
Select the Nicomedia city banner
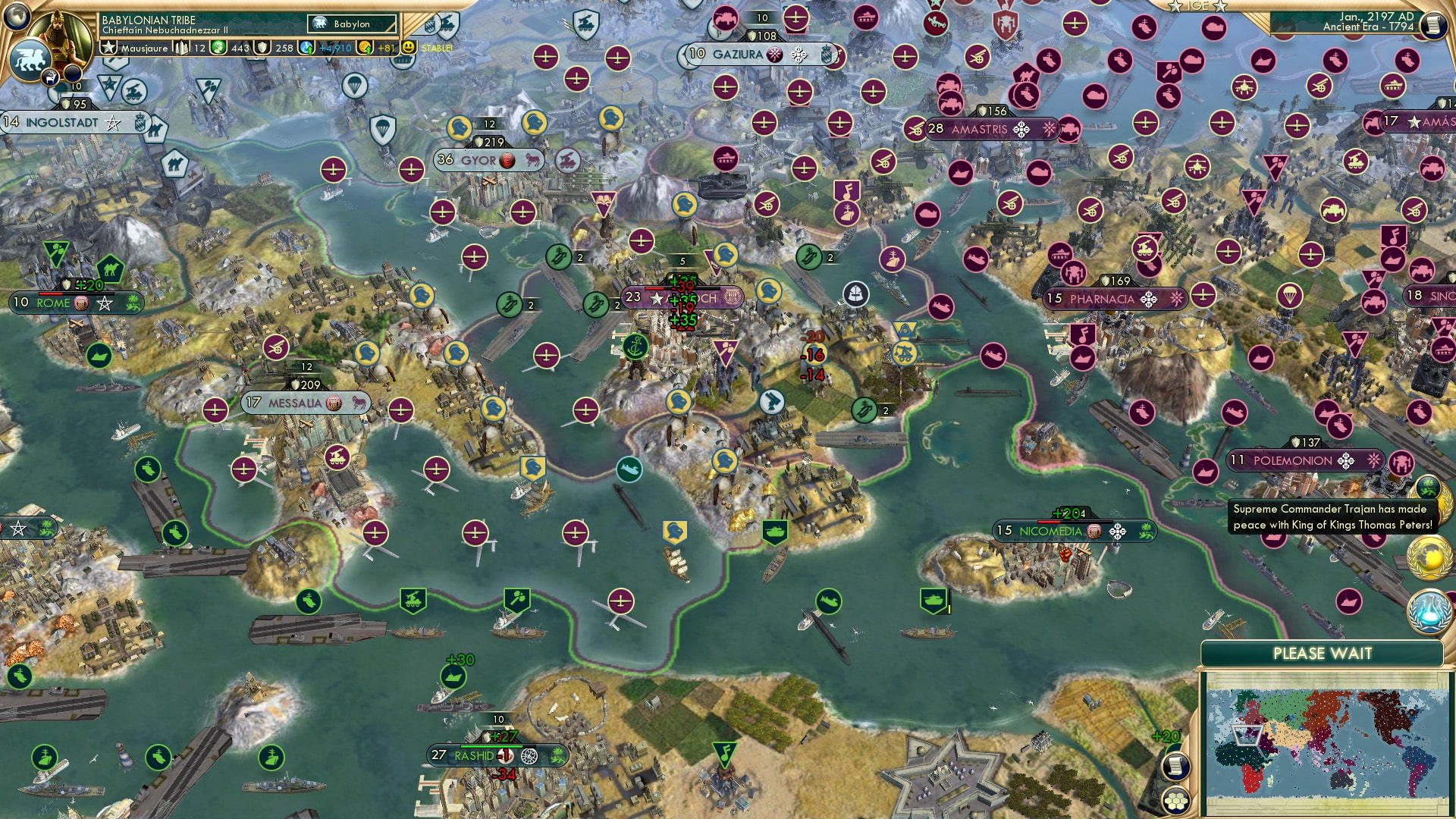coord(1050,532)
